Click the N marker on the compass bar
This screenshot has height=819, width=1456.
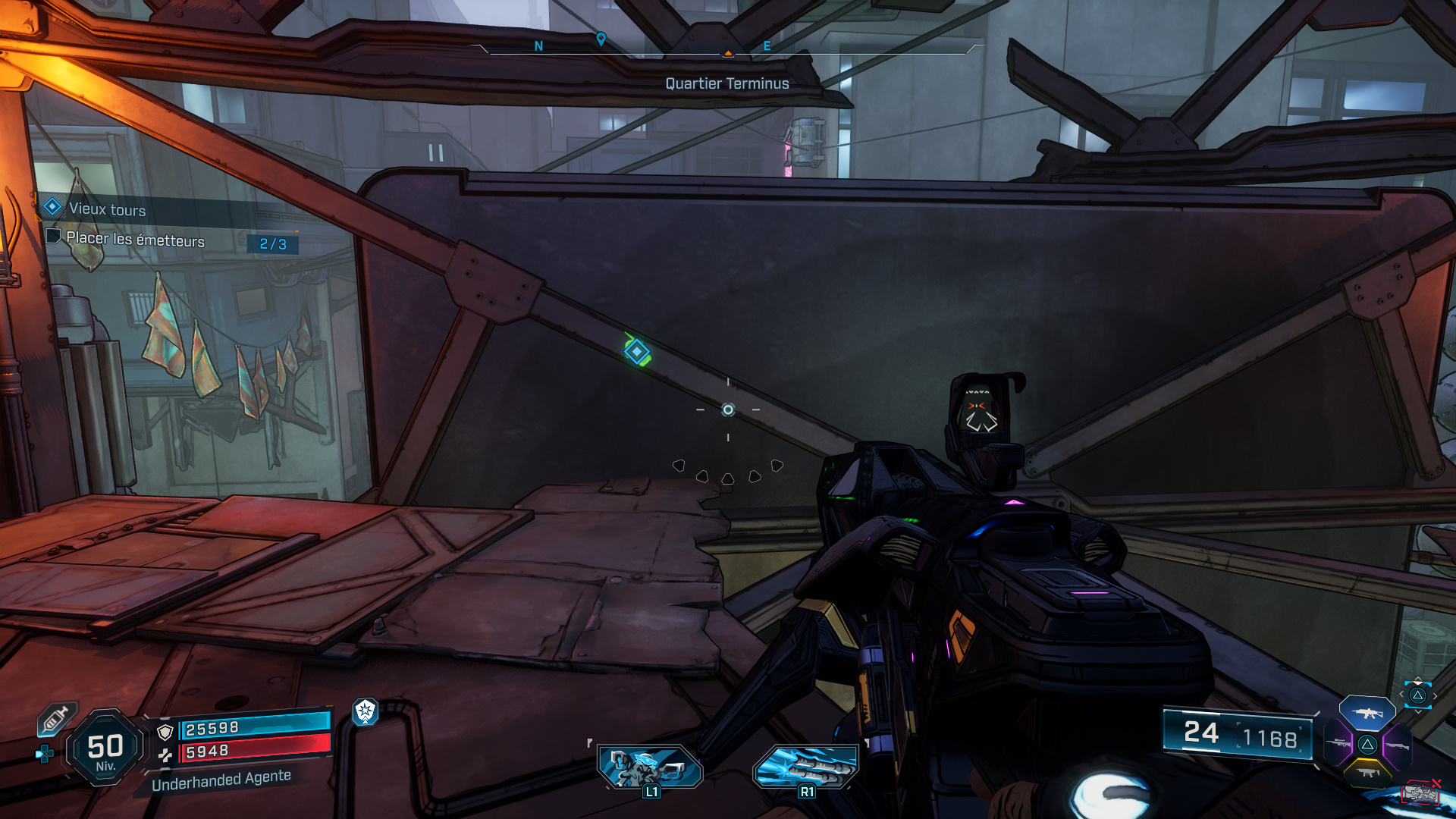pos(538,45)
